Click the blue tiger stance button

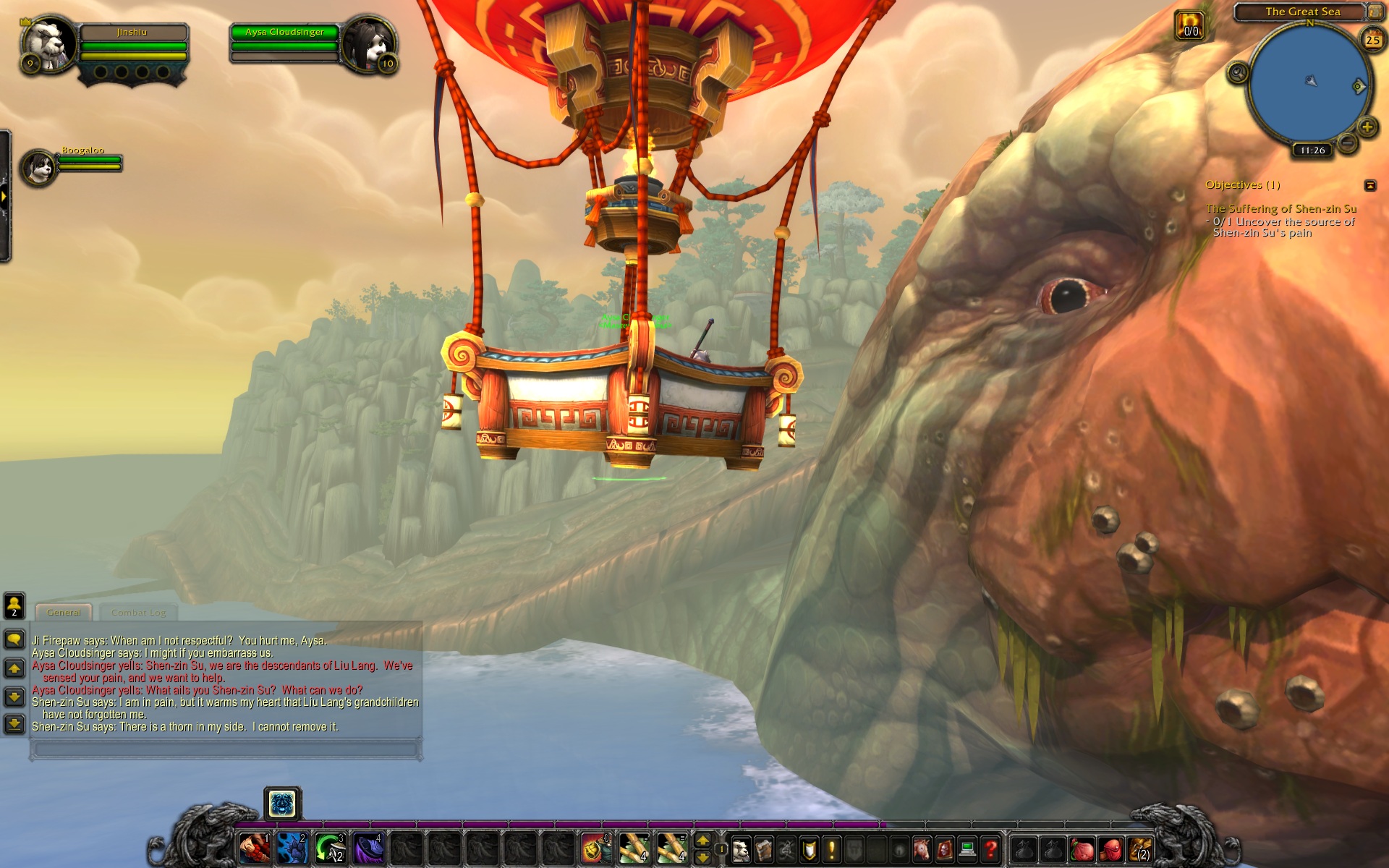[282, 804]
